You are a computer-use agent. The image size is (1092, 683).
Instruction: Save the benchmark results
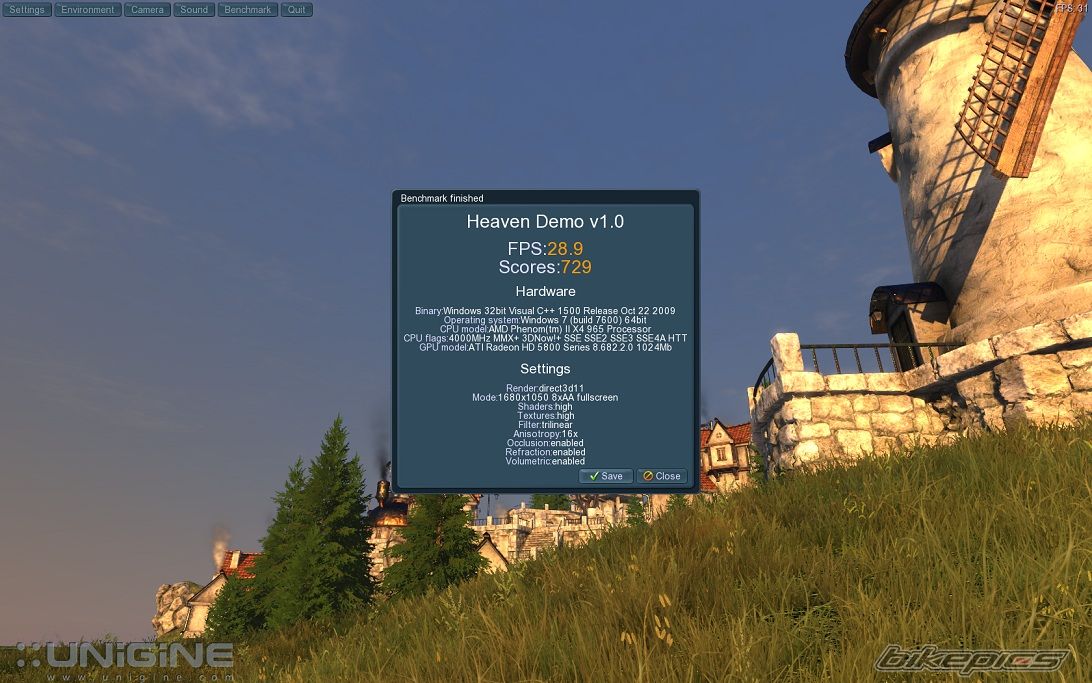606,476
